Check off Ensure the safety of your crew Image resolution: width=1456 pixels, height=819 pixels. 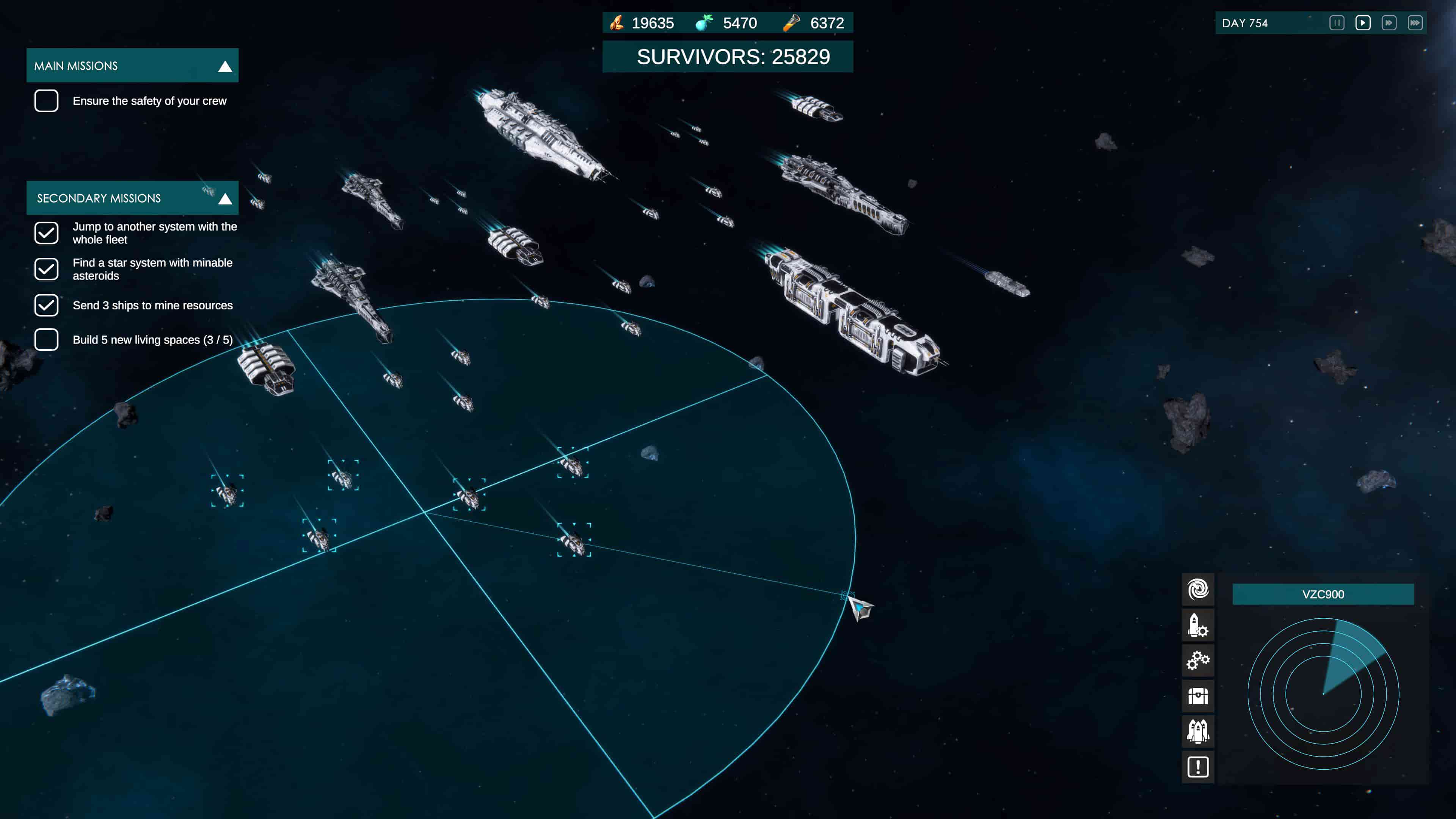coord(46,100)
